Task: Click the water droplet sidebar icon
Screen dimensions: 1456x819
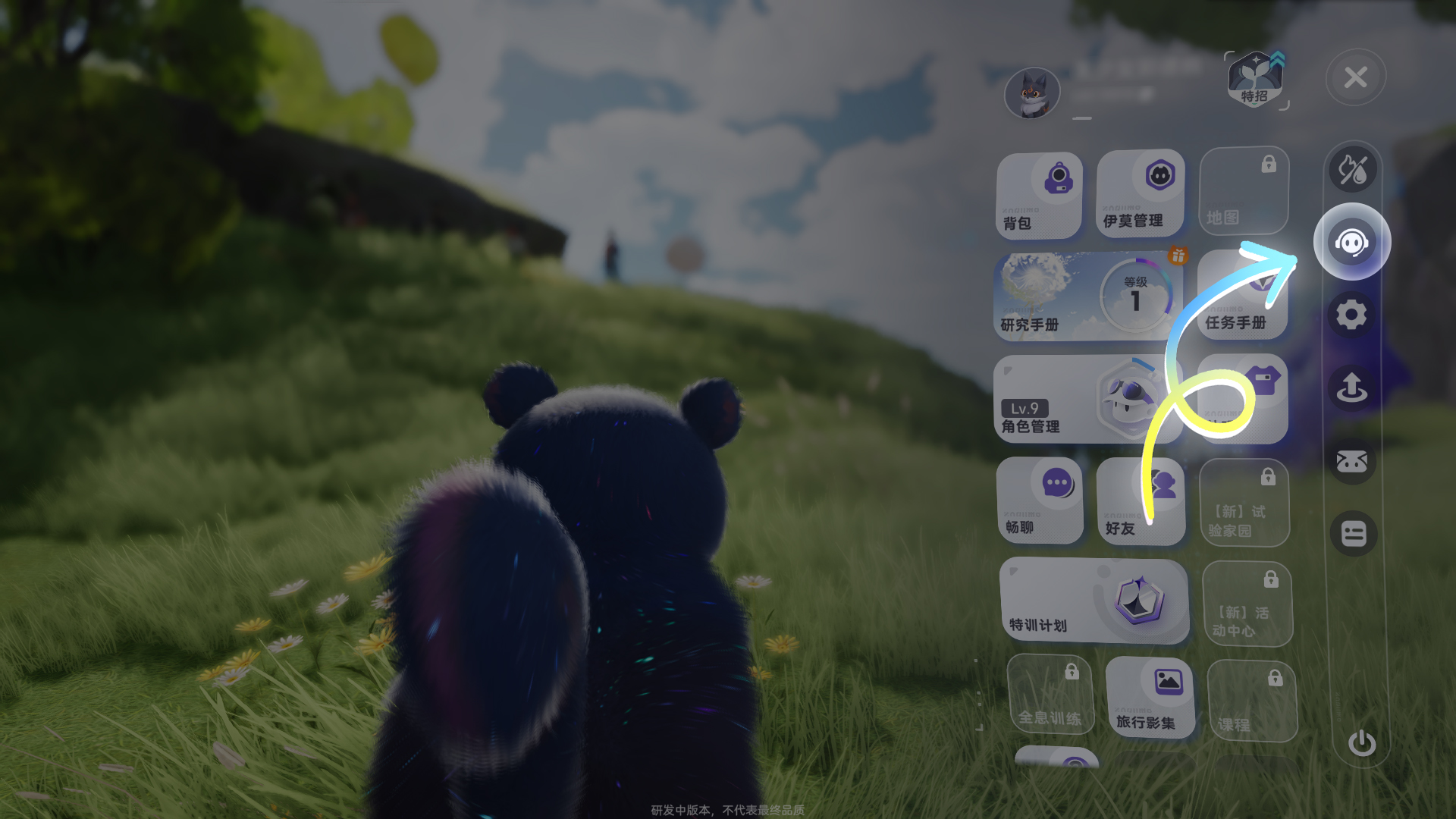Action: [x=1352, y=170]
